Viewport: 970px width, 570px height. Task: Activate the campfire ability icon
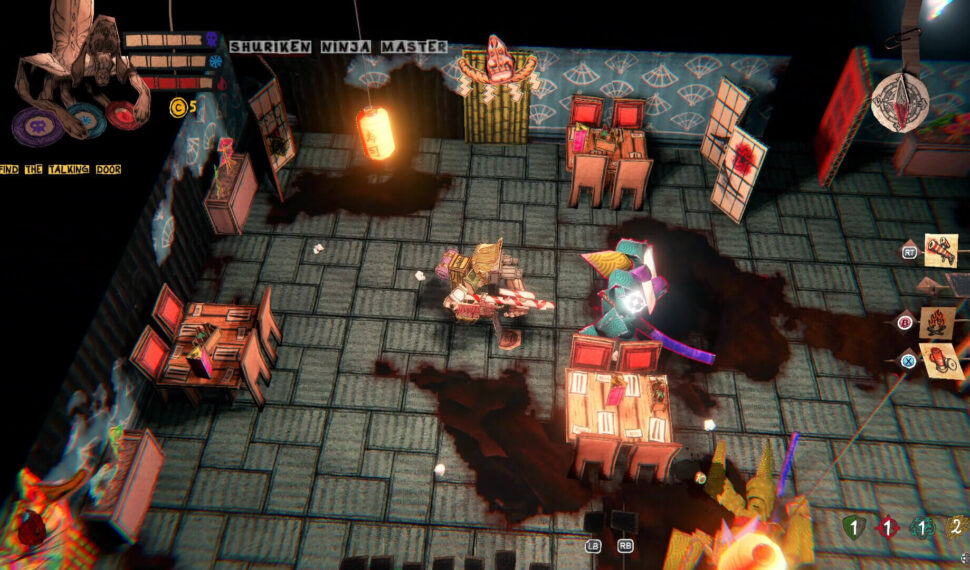(939, 322)
